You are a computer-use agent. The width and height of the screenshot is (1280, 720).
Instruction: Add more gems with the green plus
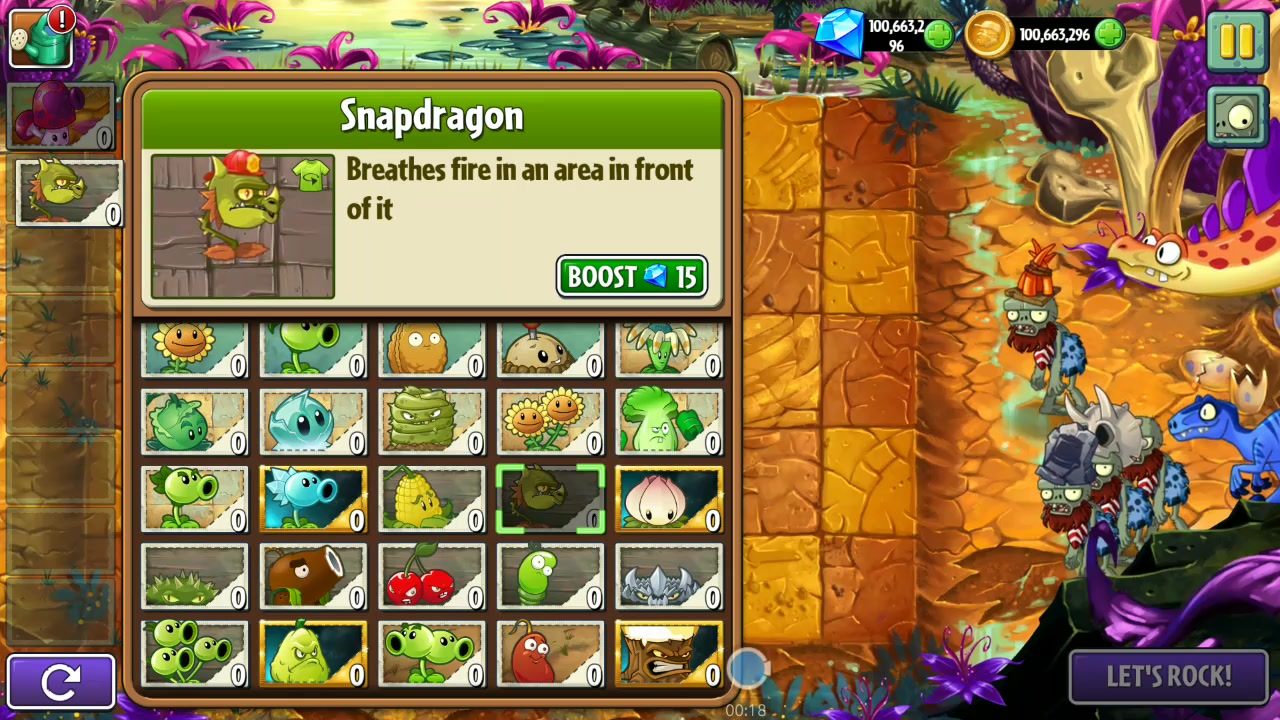coord(938,36)
